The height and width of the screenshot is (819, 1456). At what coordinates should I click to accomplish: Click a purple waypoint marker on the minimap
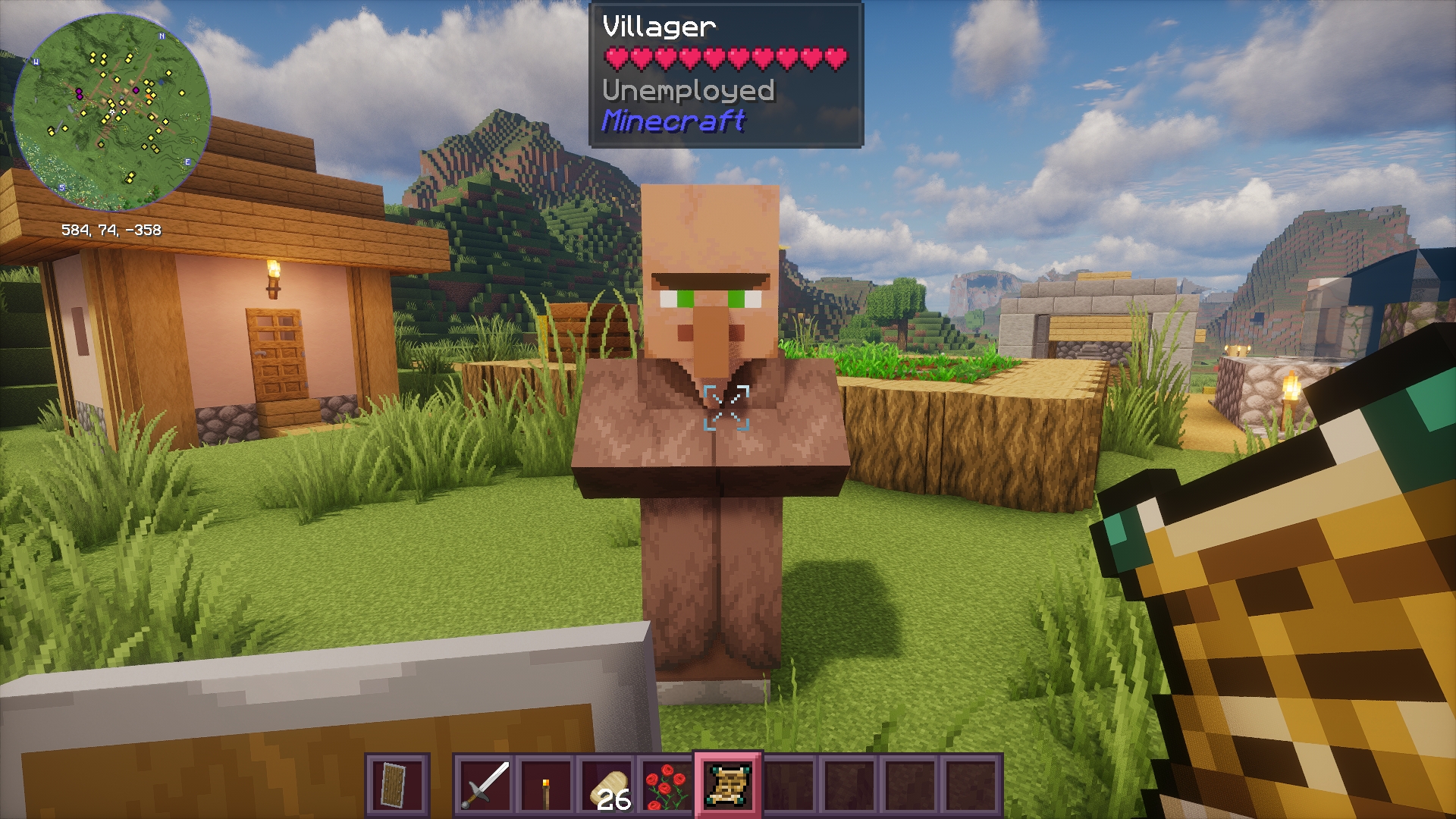(x=80, y=91)
